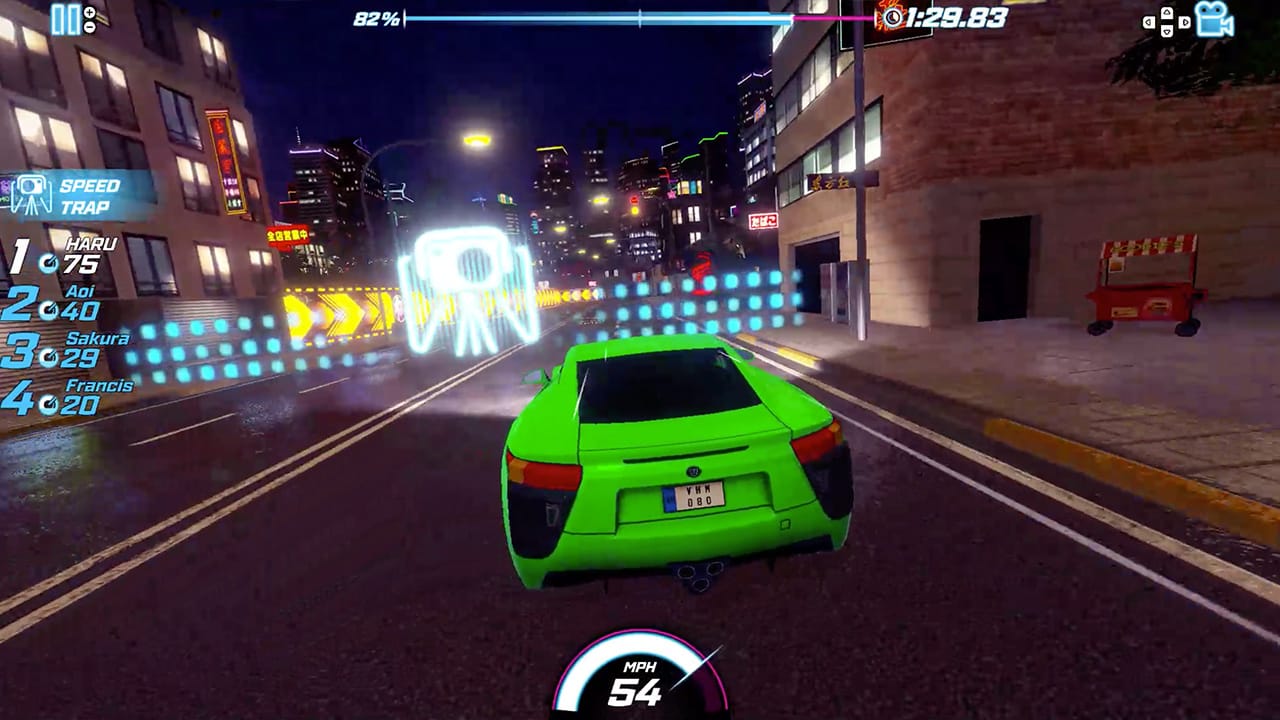Click the neon speed camera hologram on track

467,275
